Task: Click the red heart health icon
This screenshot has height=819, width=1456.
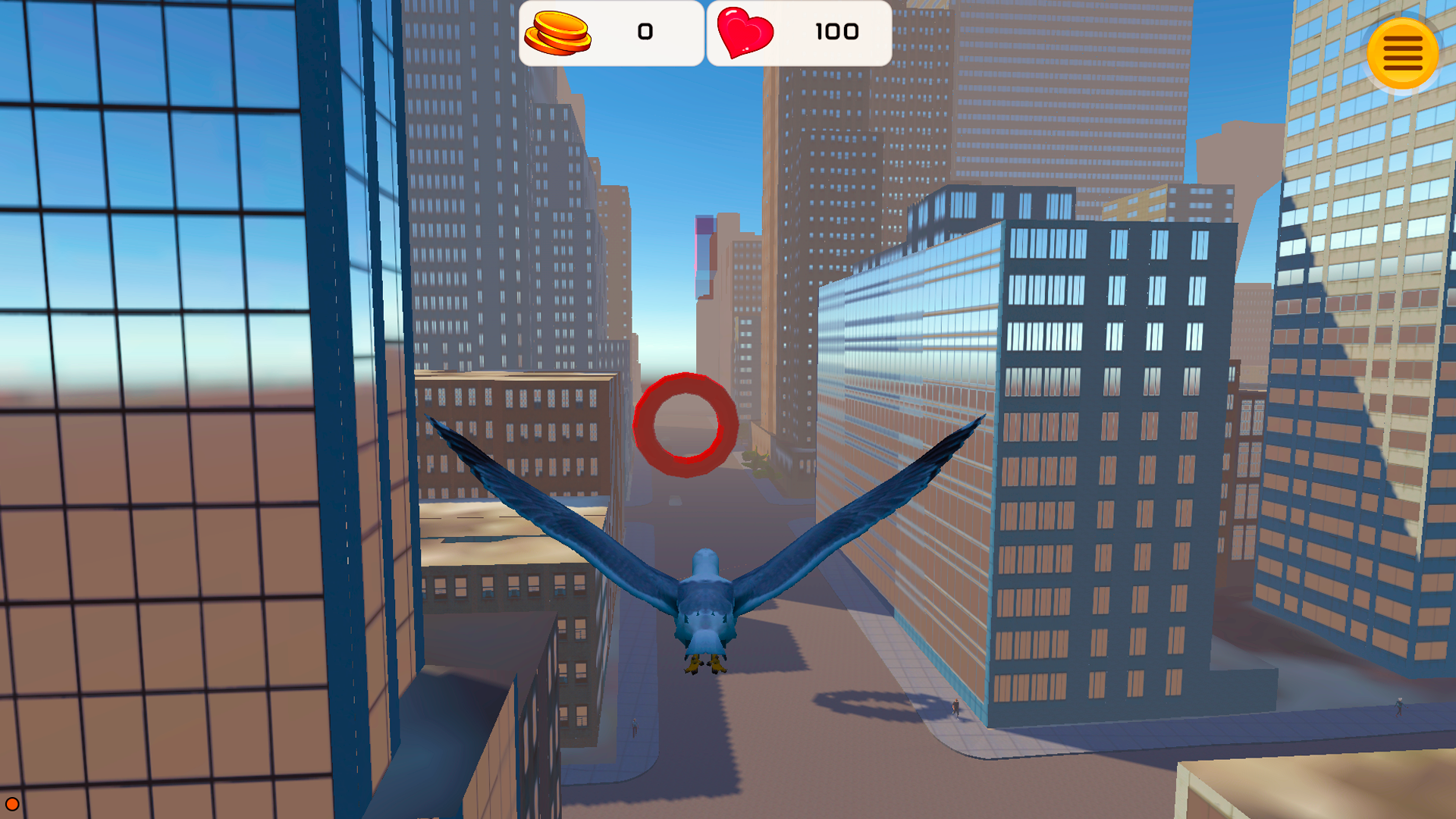Action: [x=744, y=33]
